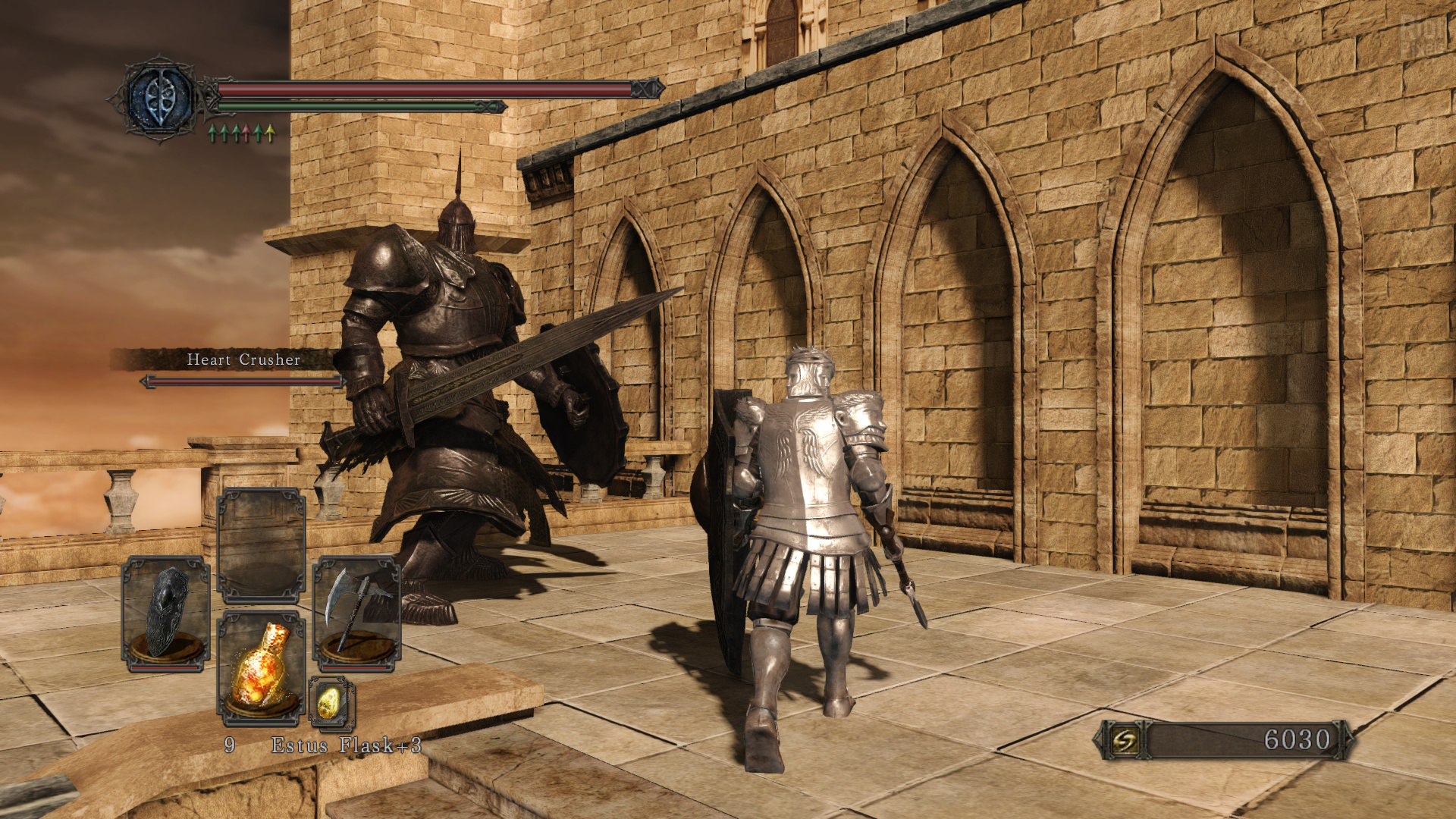Click the round covenant emblem icon
Screen dimensions: 1456x819
point(160,99)
